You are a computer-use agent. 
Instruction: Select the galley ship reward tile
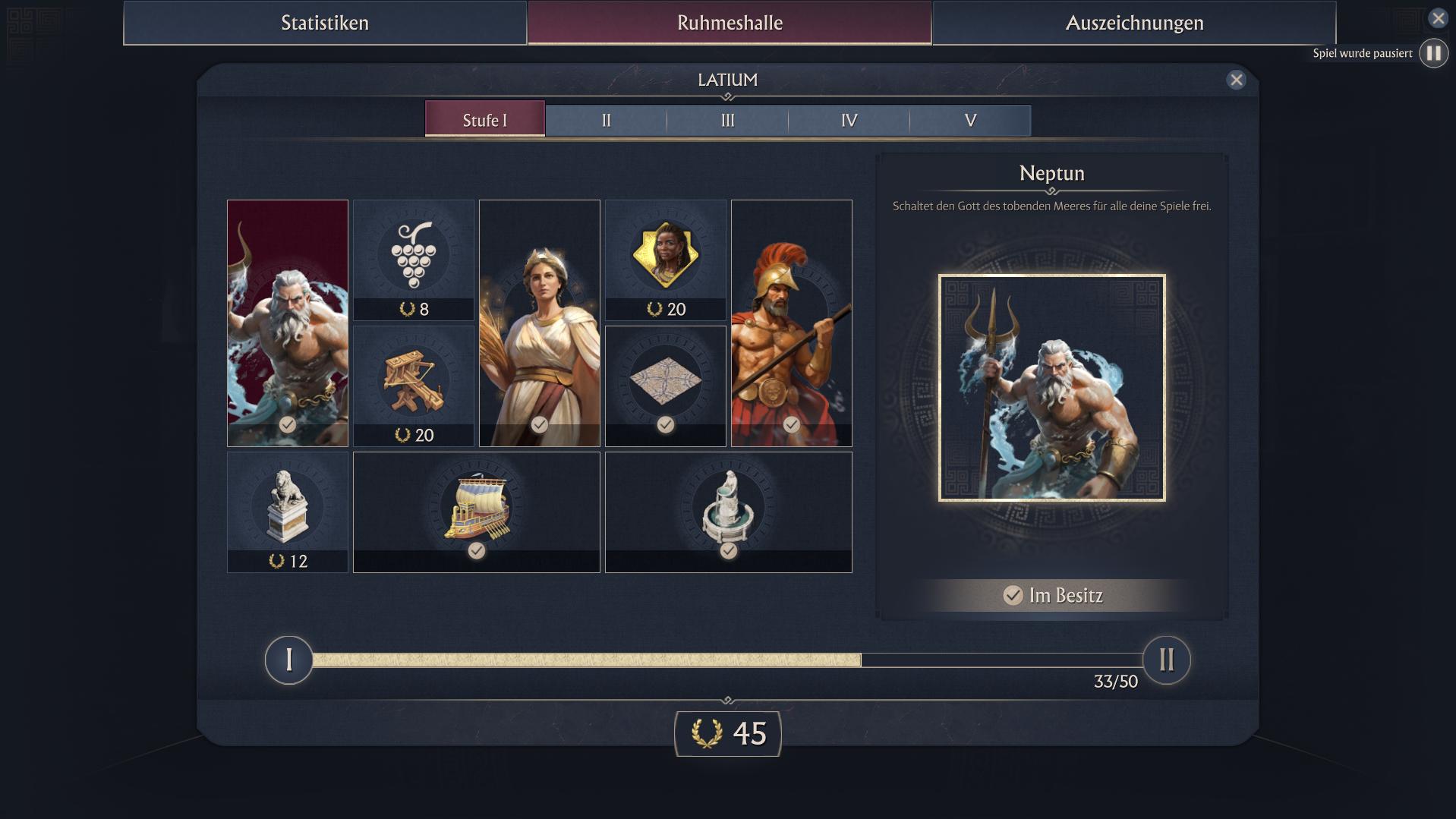[x=477, y=512]
